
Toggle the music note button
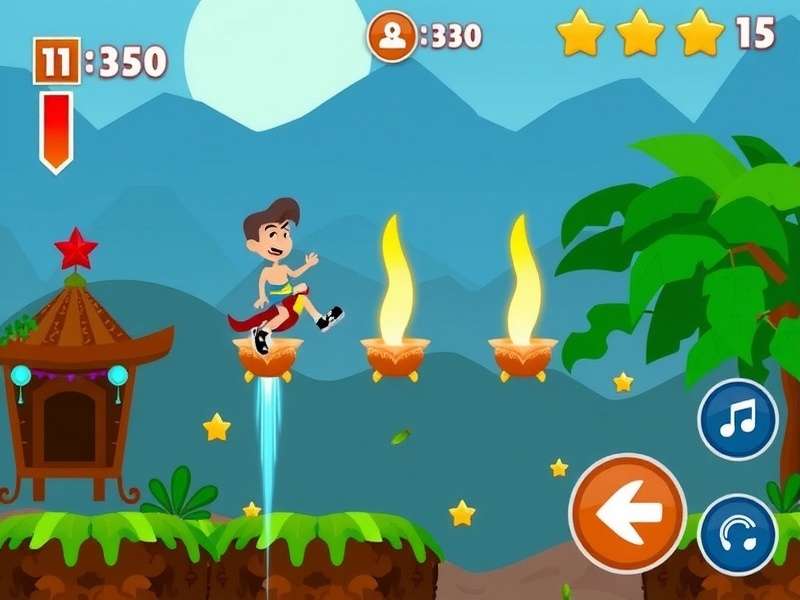coord(738,420)
